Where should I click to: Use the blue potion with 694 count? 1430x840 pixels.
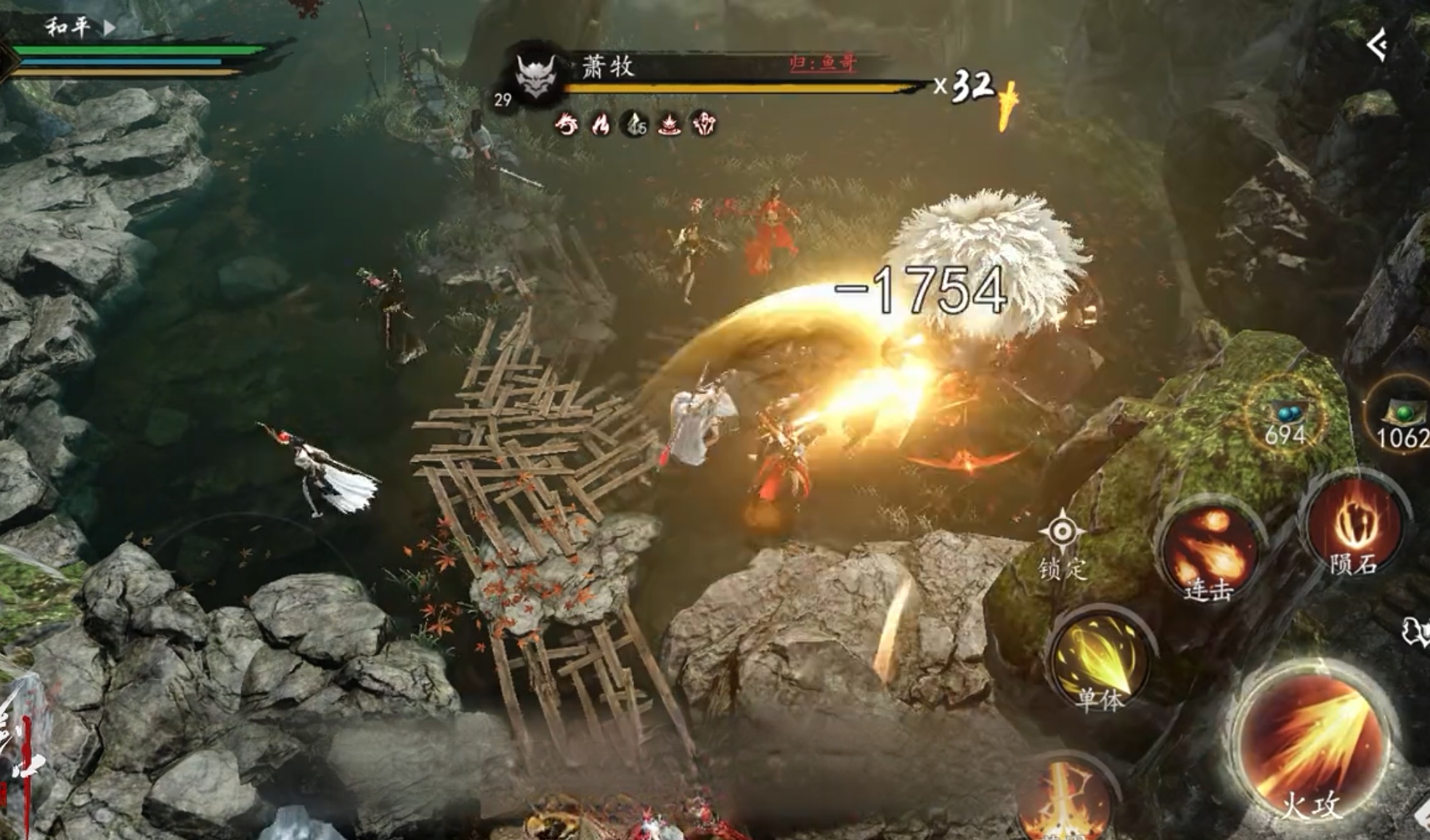coord(1285,417)
